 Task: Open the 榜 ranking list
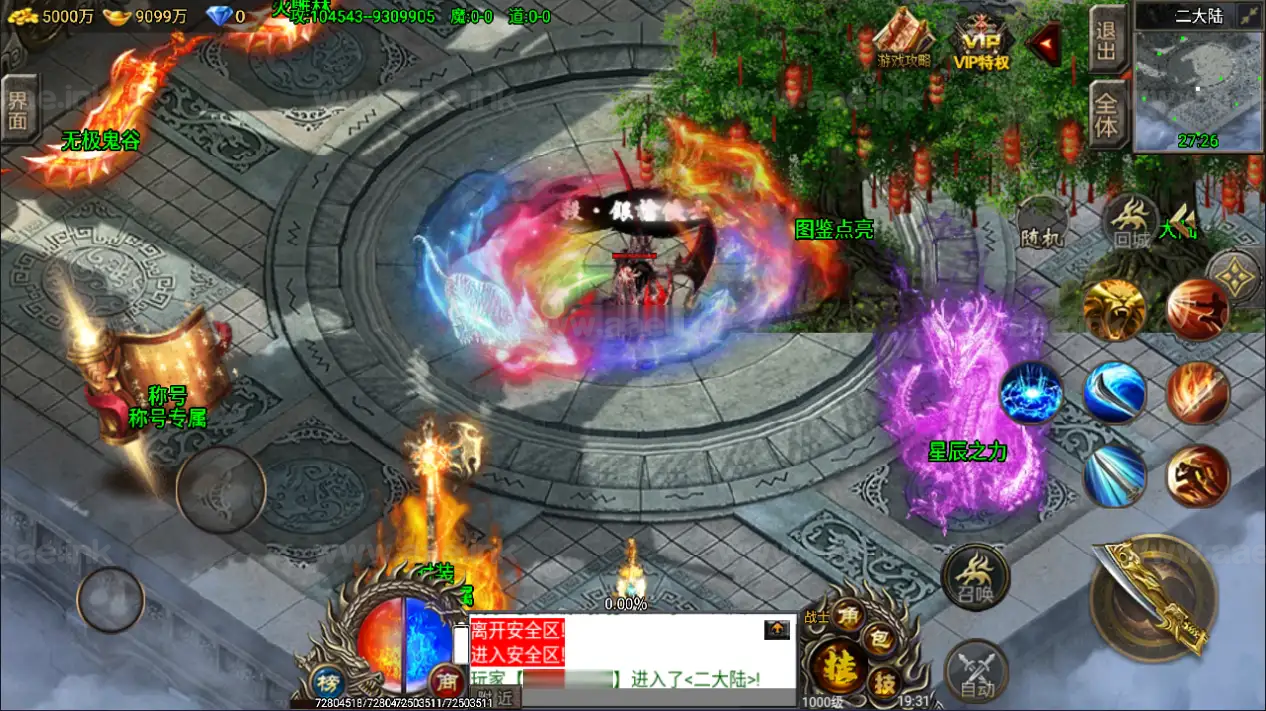(x=327, y=679)
